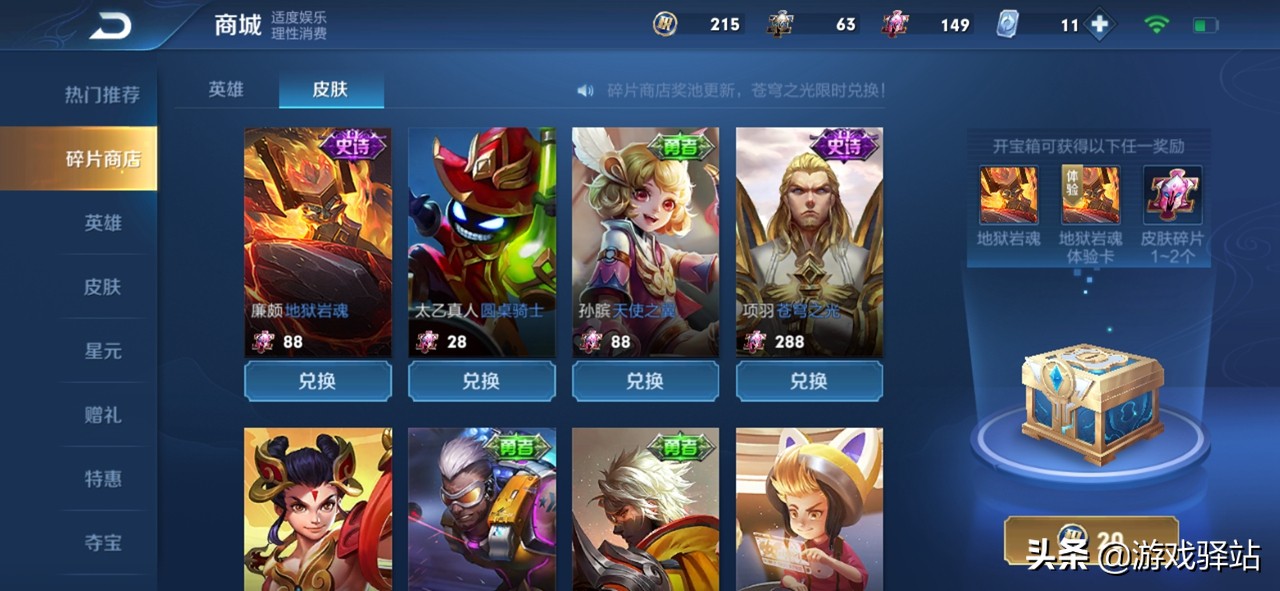Exchange for 项羽 苍穹之光 skin
Viewport: 1280px width, 591px height.
click(810, 381)
